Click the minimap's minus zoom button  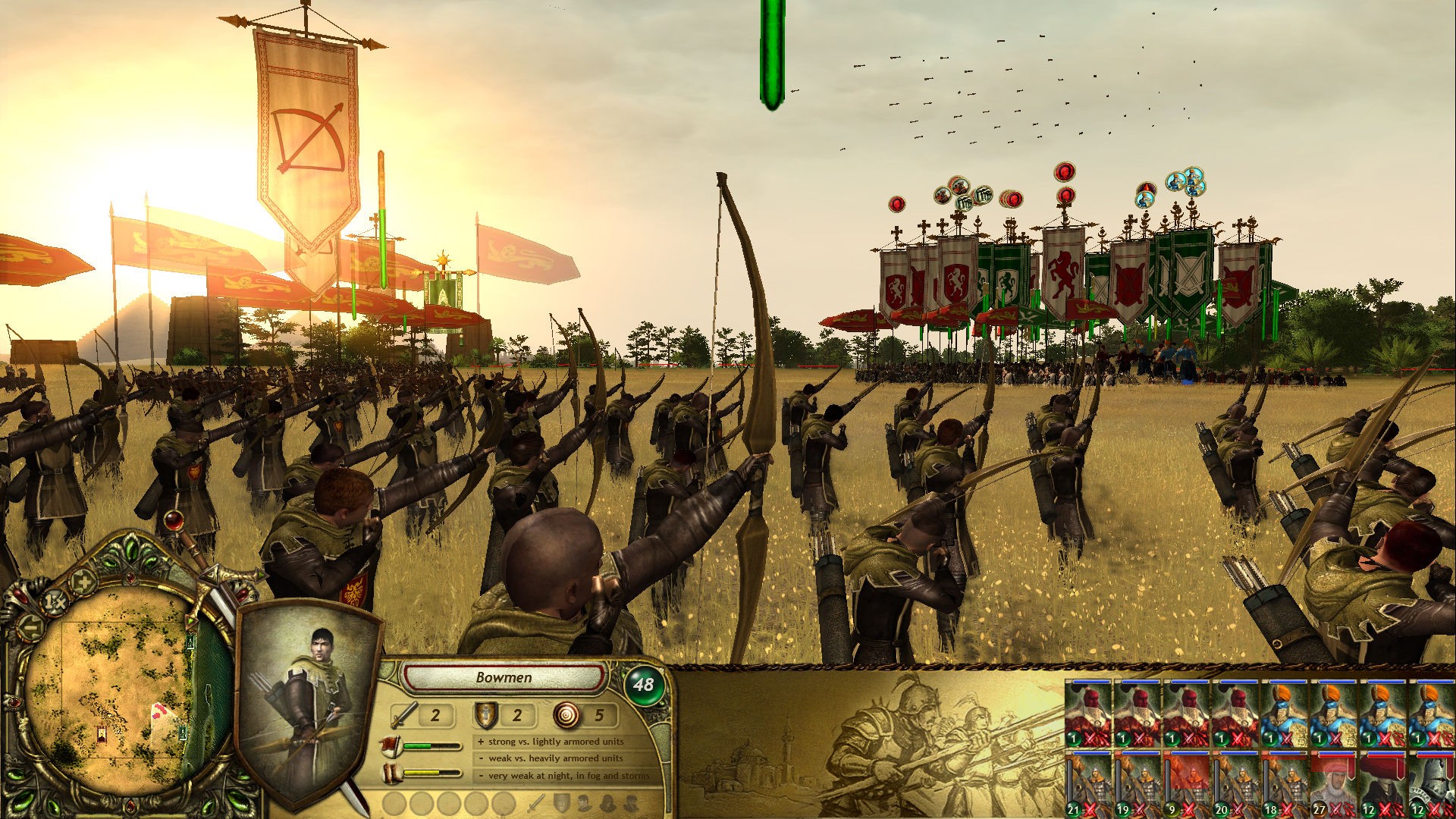point(30,628)
